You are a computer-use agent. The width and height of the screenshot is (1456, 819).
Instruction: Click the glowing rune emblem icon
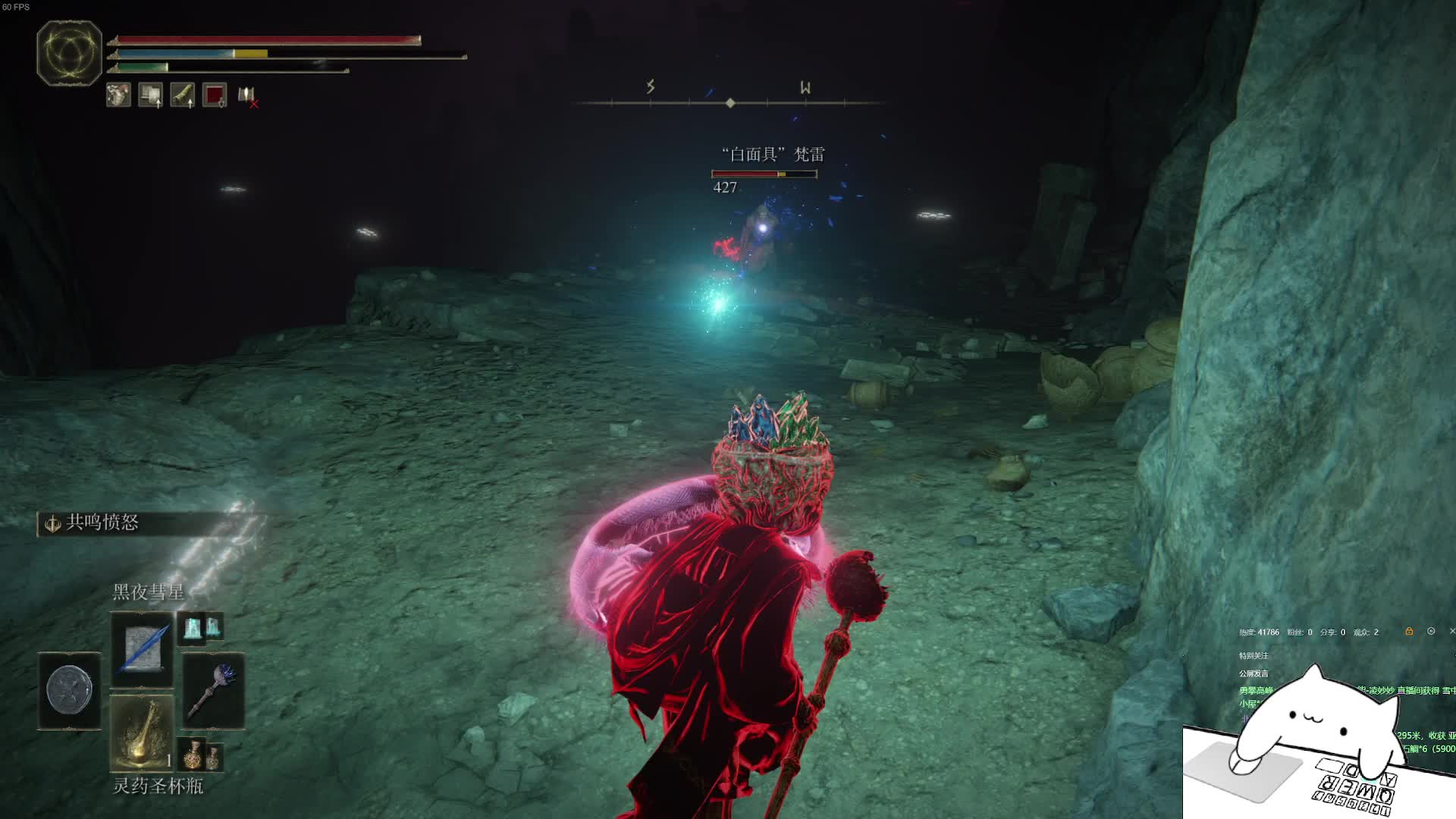click(69, 53)
